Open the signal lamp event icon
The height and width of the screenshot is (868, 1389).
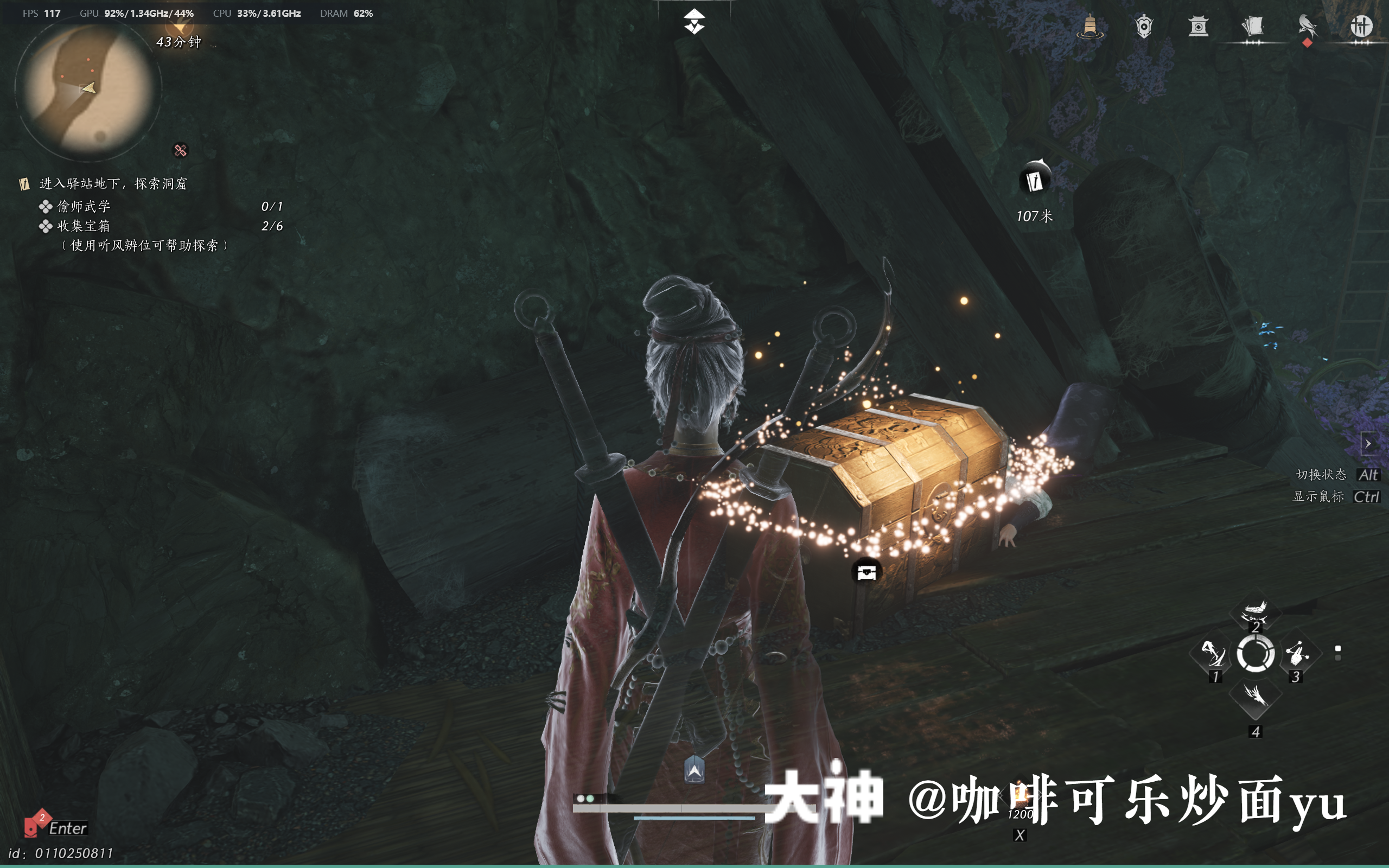click(x=1091, y=26)
